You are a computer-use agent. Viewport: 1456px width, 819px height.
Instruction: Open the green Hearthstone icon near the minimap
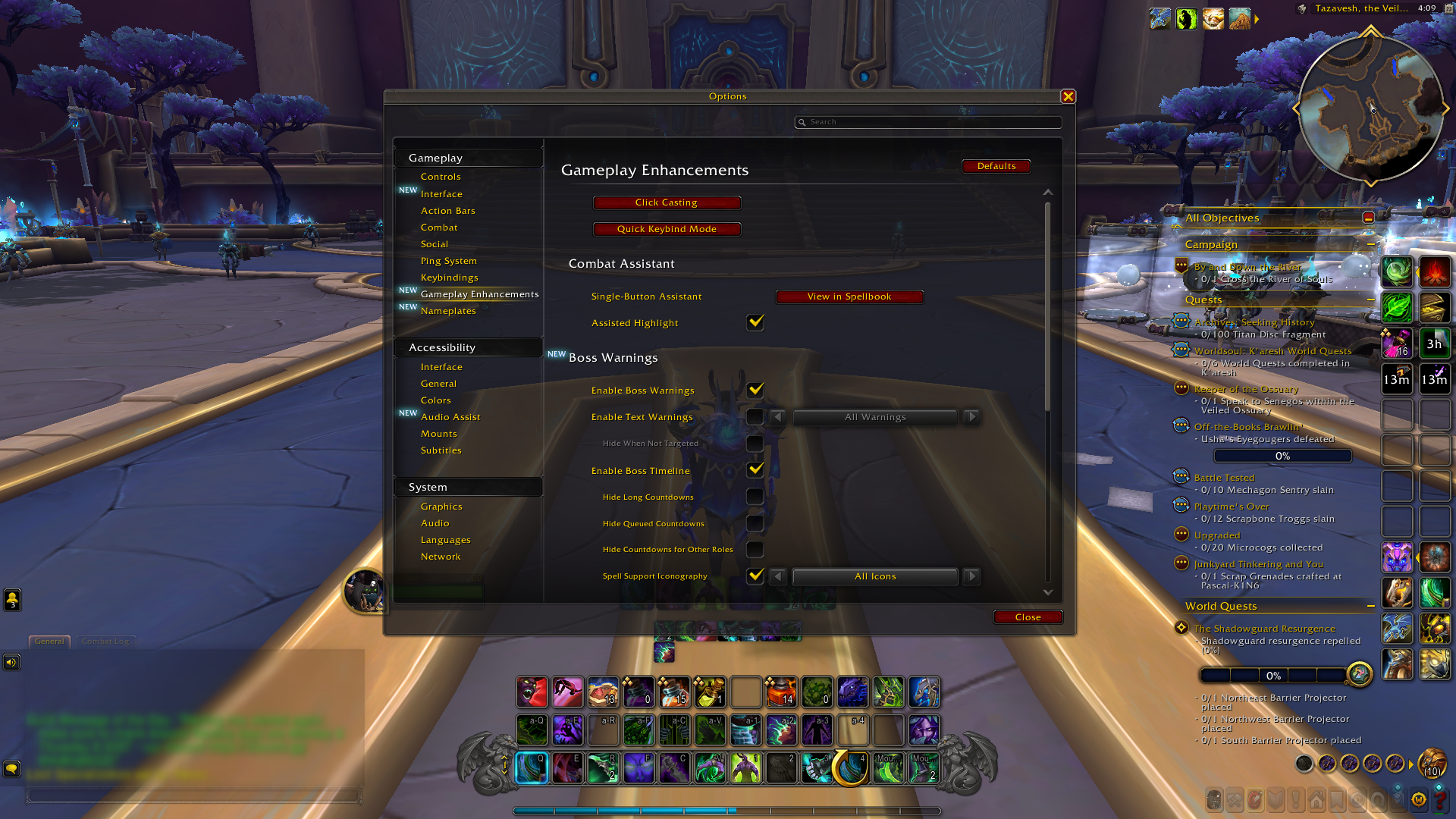(1187, 19)
